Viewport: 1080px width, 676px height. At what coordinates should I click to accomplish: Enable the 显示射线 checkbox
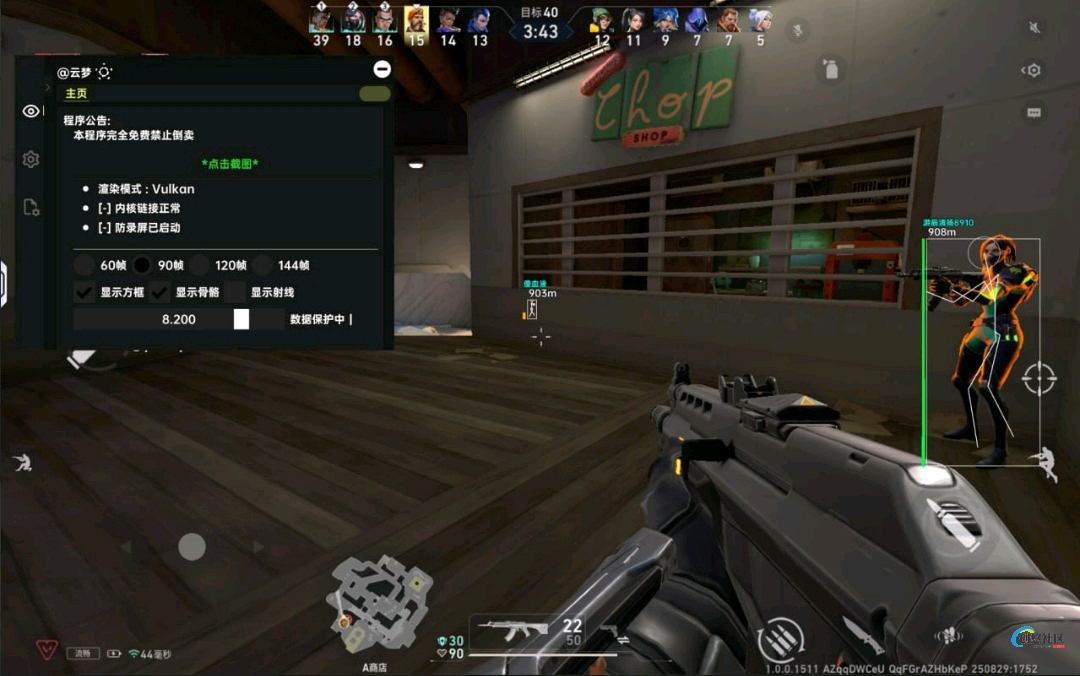[236, 293]
